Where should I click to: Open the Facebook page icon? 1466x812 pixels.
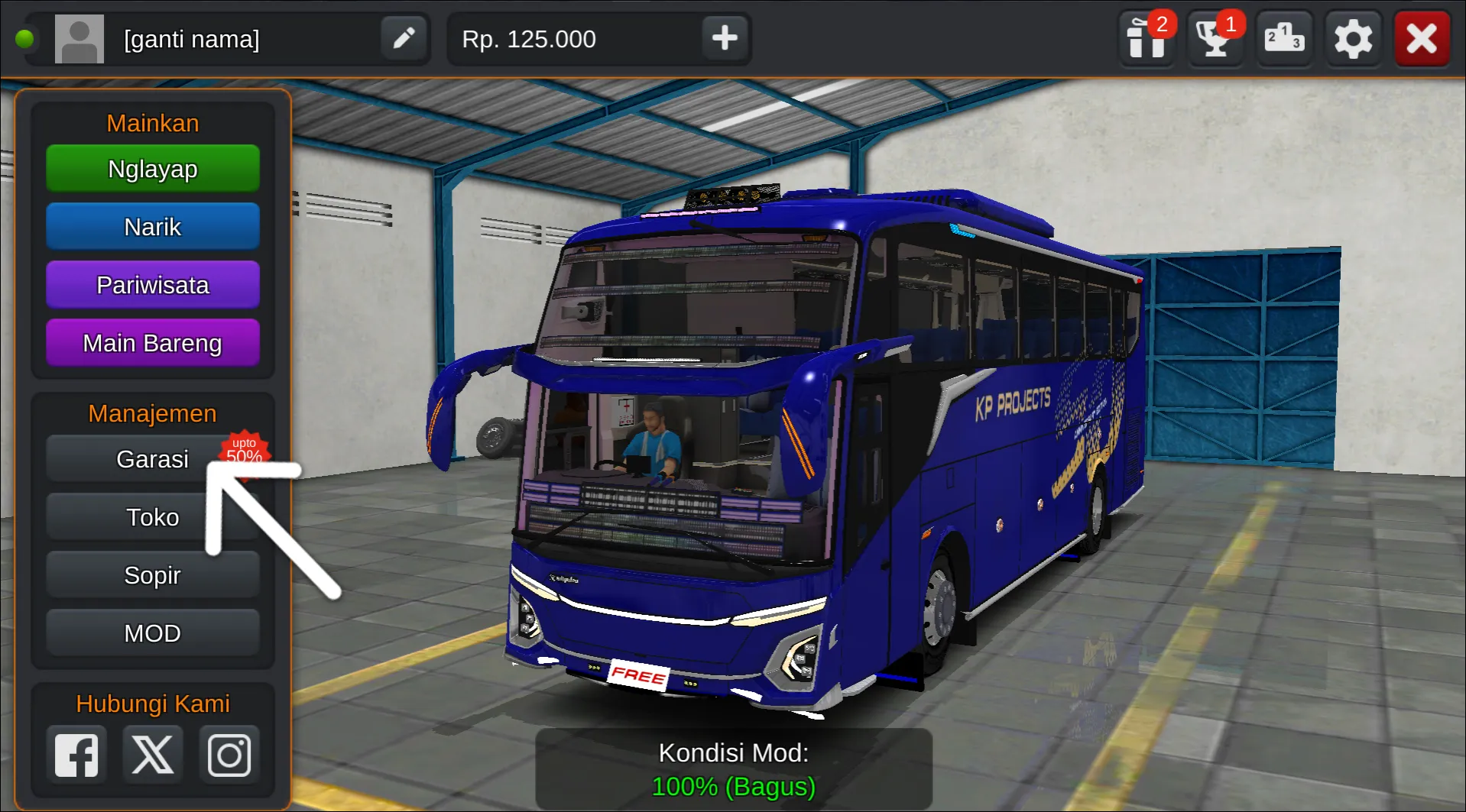coord(76,753)
